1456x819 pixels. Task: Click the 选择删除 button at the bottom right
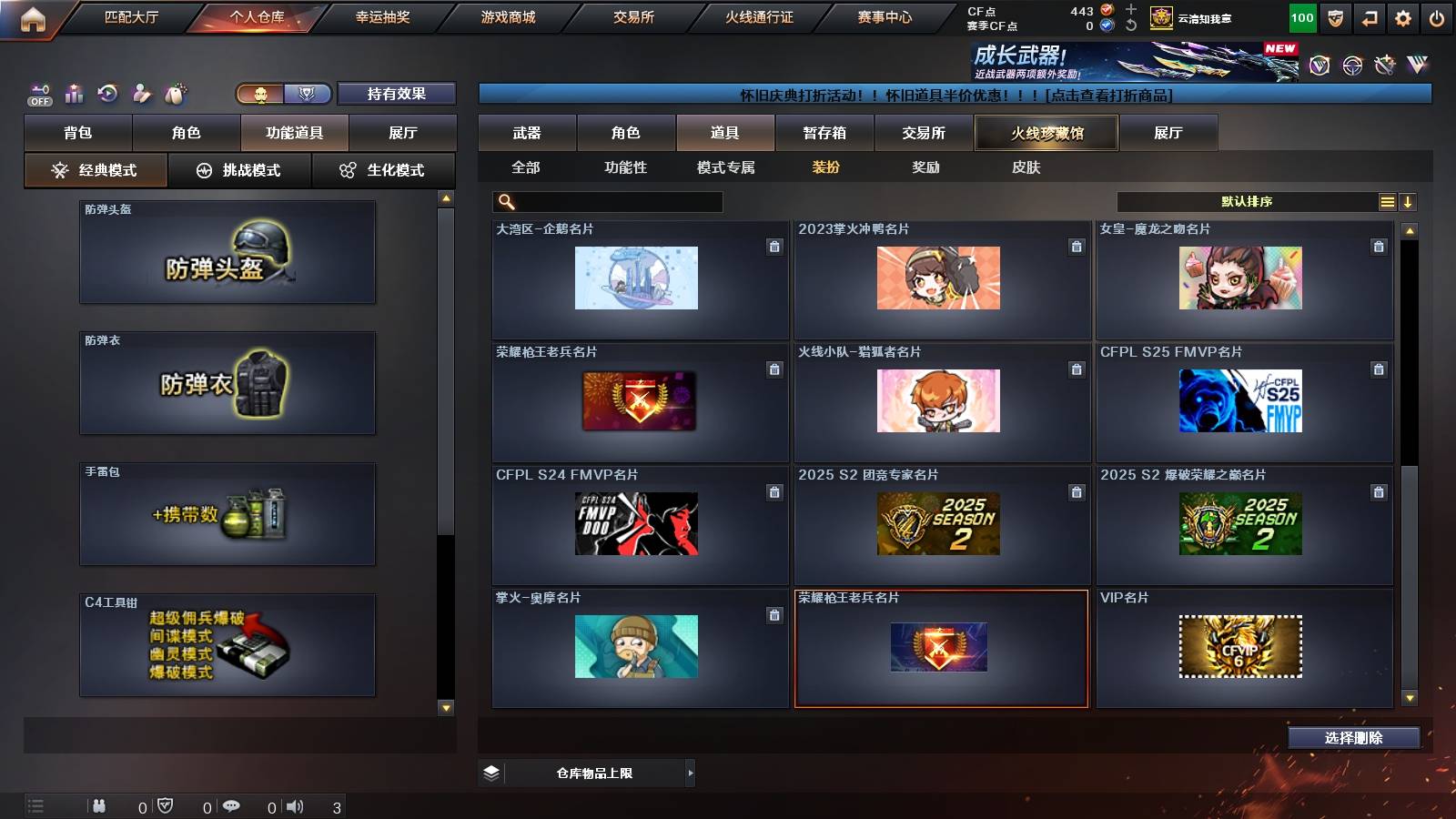point(1353,738)
